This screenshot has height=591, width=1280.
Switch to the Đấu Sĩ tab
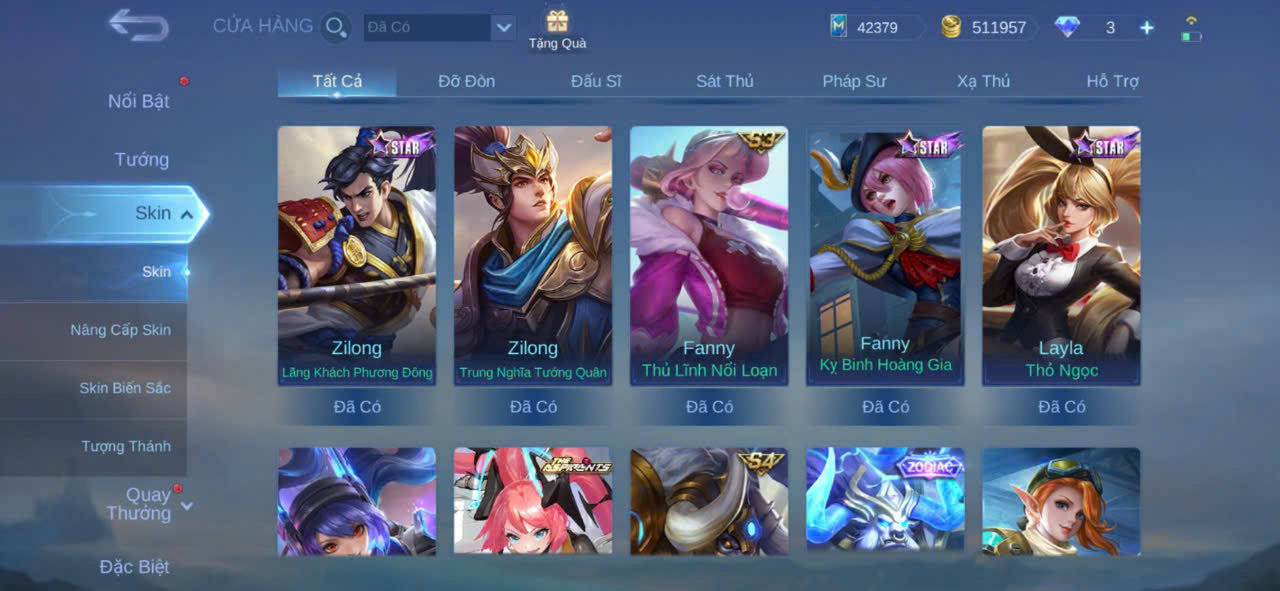(596, 81)
